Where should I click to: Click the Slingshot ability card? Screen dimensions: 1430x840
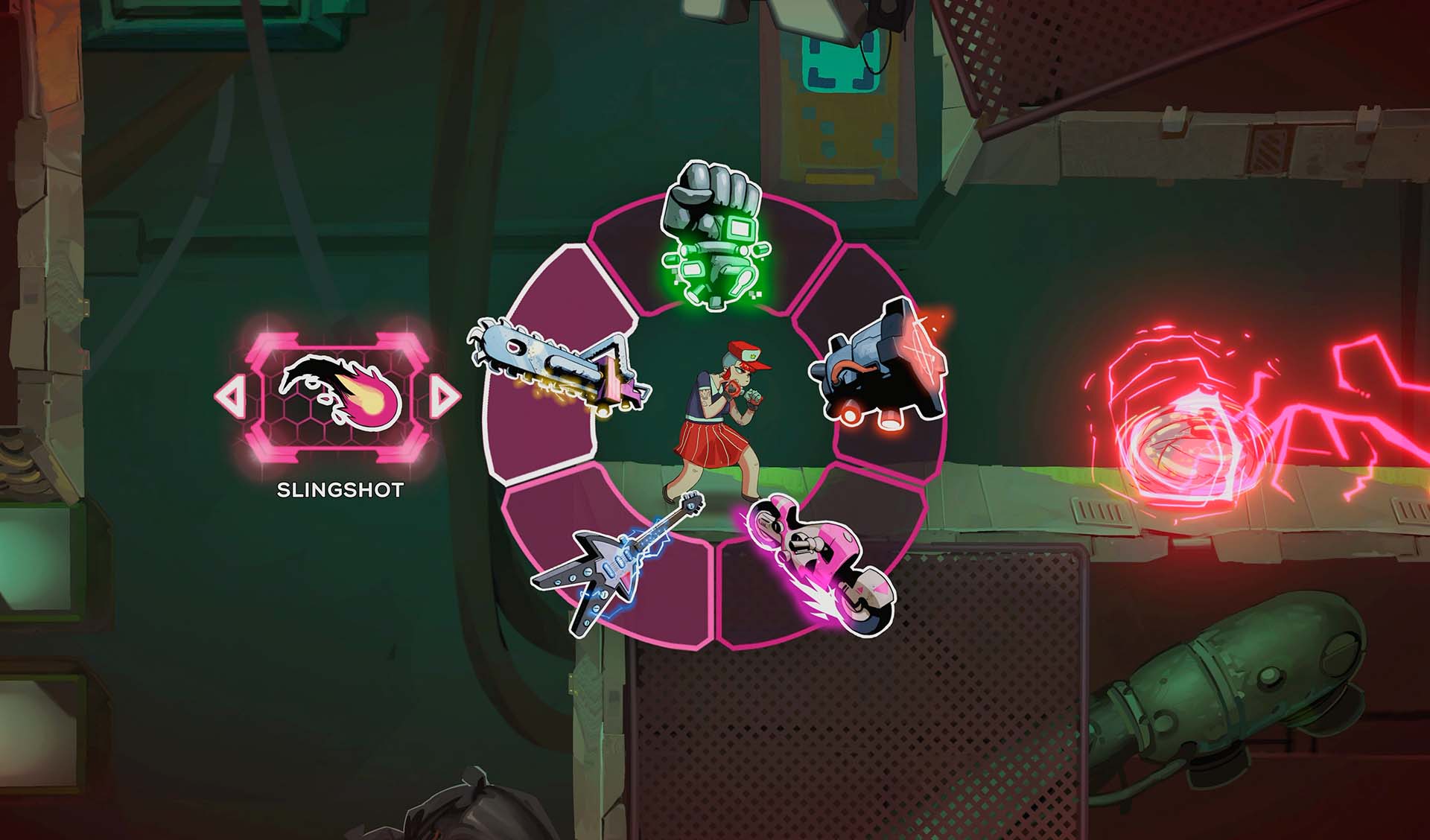point(340,395)
